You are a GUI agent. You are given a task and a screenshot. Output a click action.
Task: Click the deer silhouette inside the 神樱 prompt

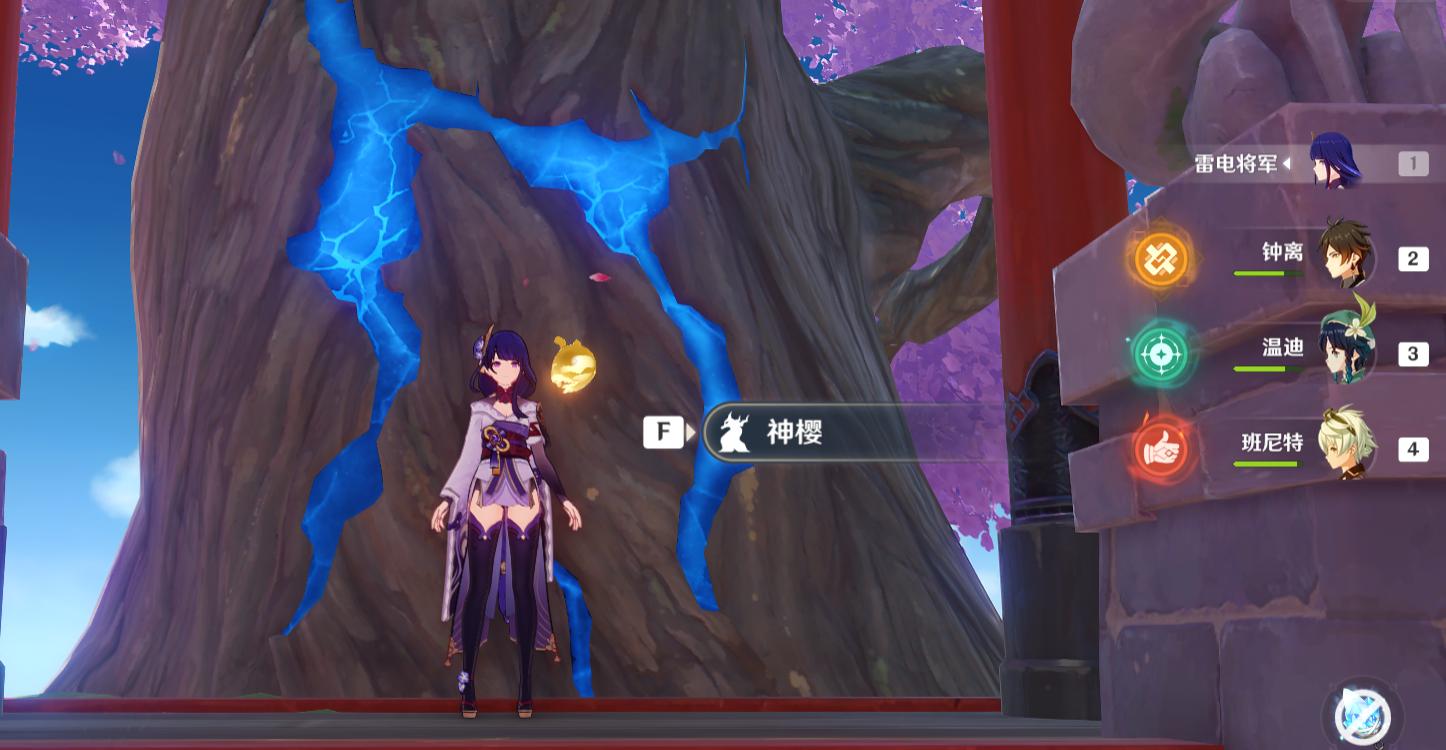737,431
